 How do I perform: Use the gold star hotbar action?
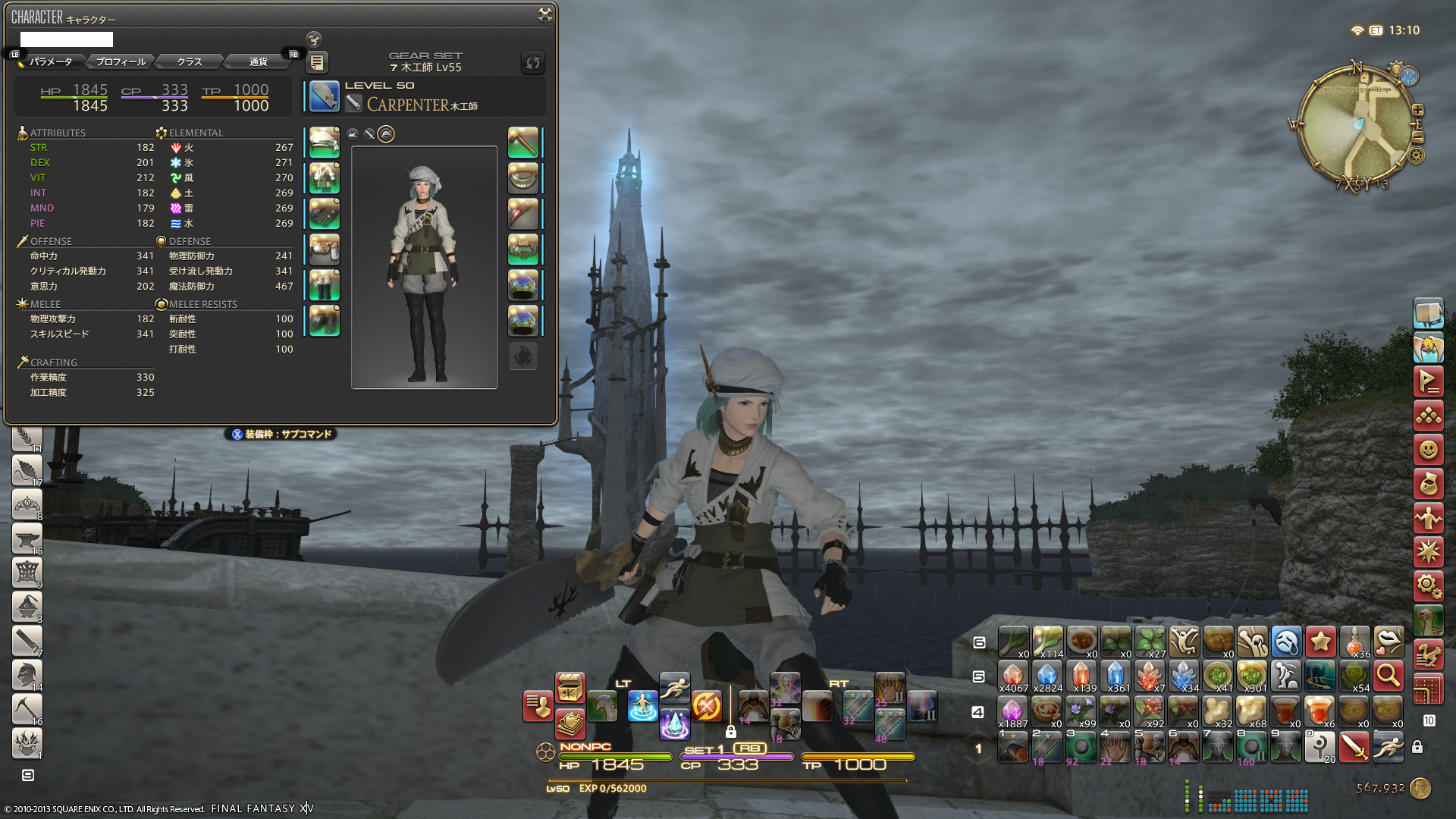[1320, 641]
